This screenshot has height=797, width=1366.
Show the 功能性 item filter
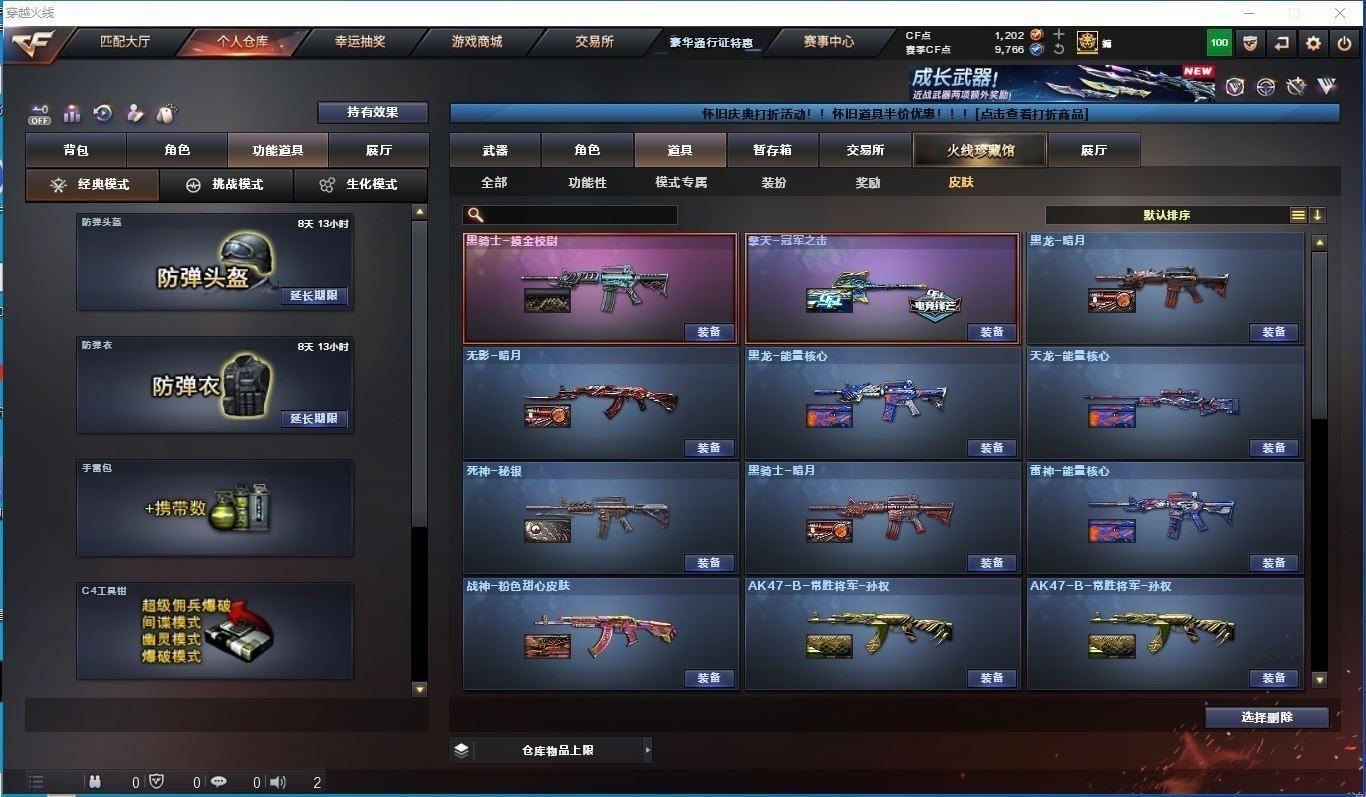[x=587, y=183]
